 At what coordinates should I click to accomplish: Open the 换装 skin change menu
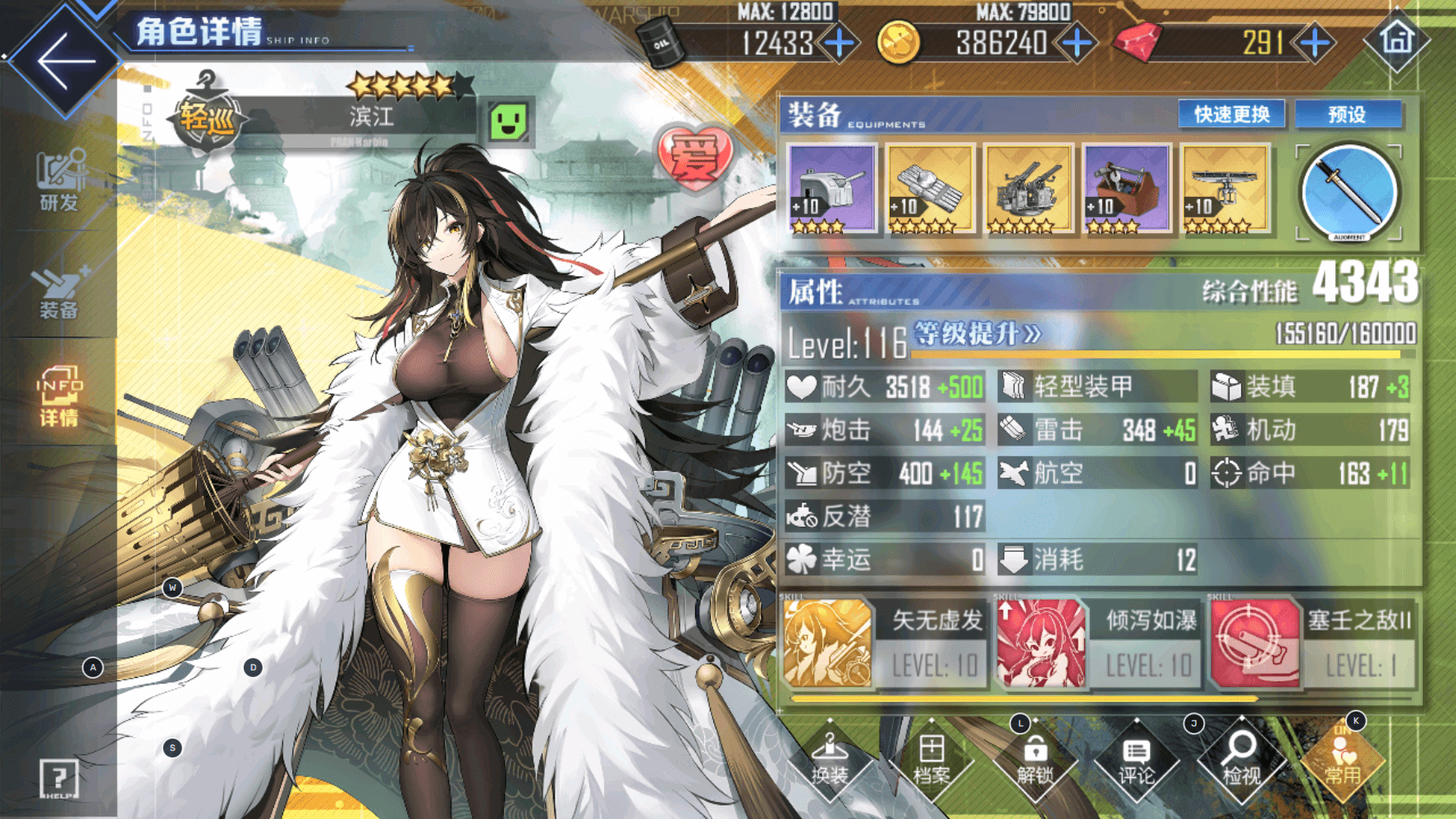point(829,760)
